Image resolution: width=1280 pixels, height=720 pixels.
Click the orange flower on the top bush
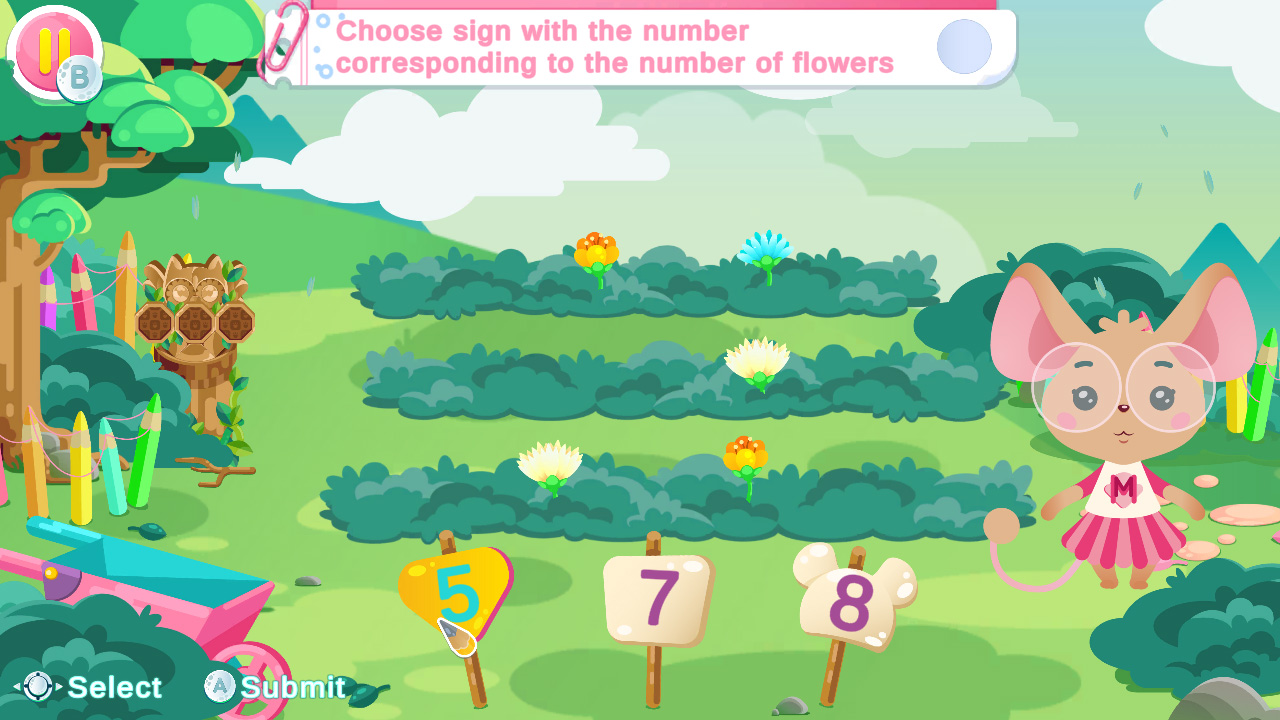tap(596, 250)
